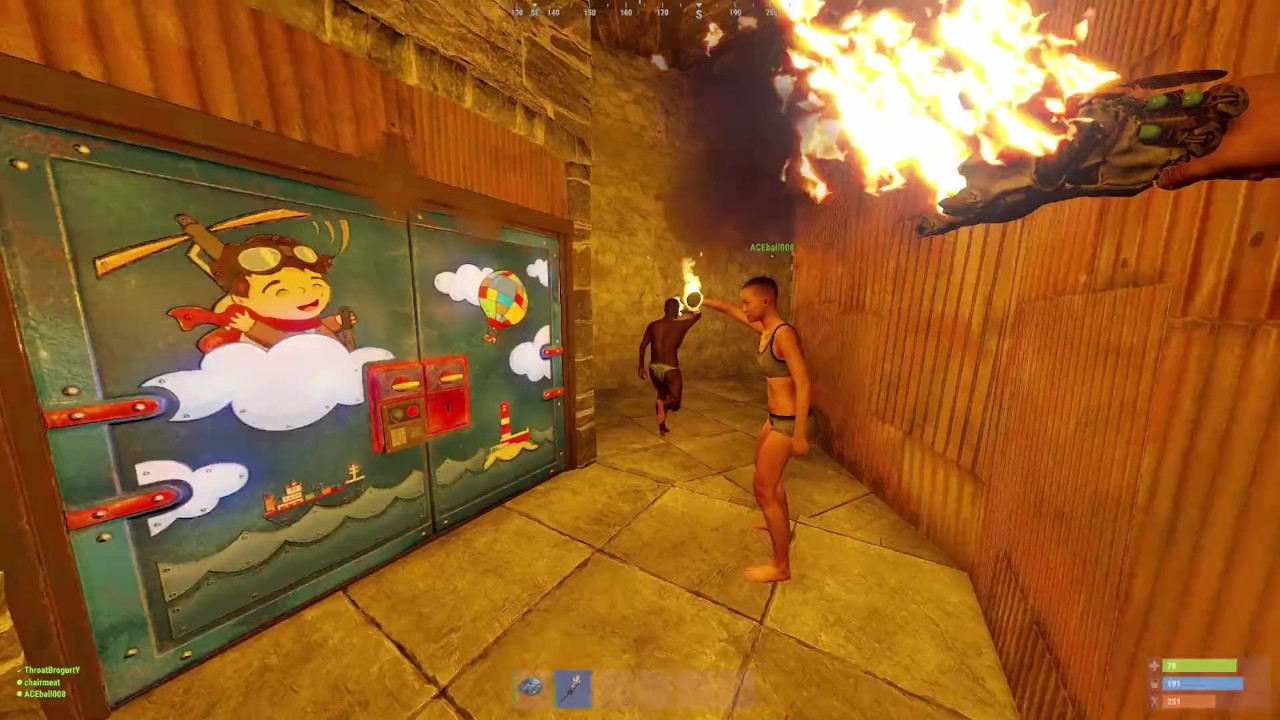Click the ACEball008 player nametag
This screenshot has width=1280, height=720.
(x=770, y=247)
